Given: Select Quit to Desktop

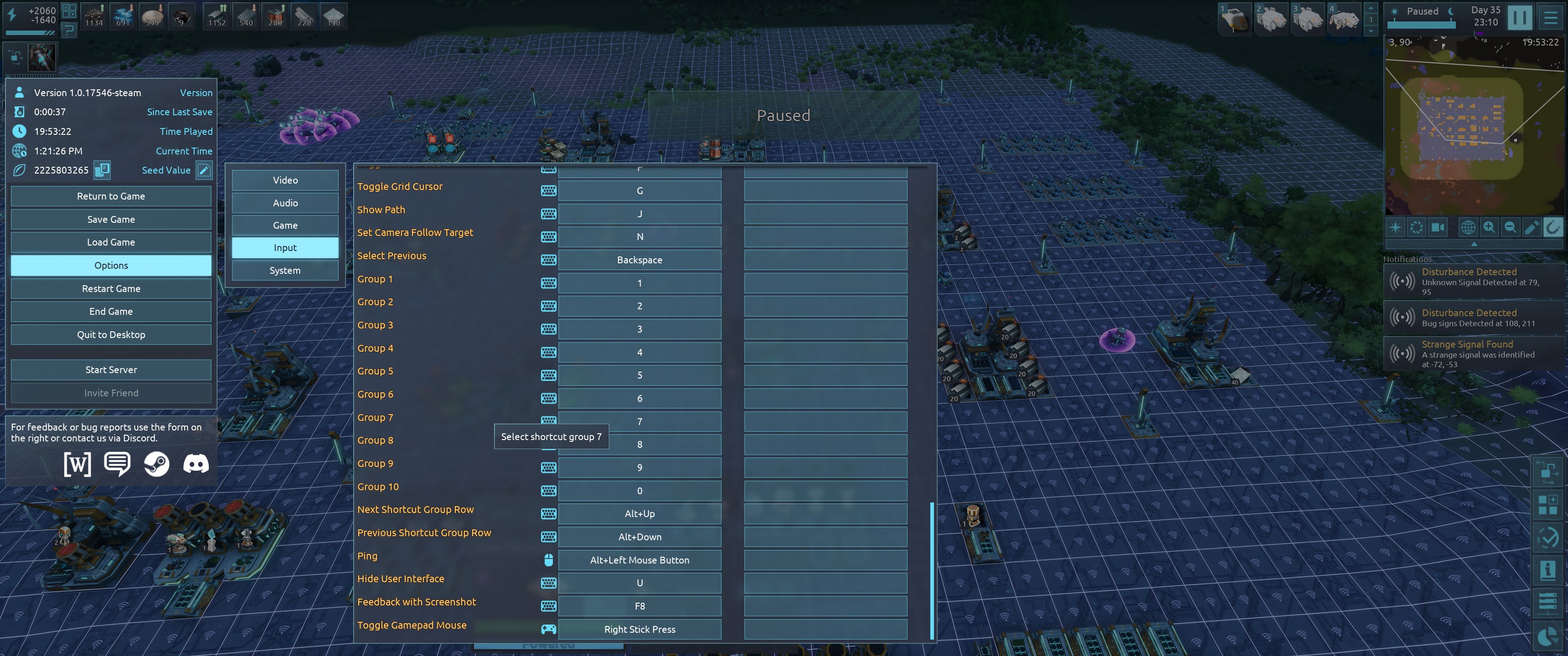Looking at the screenshot, I should click(111, 335).
